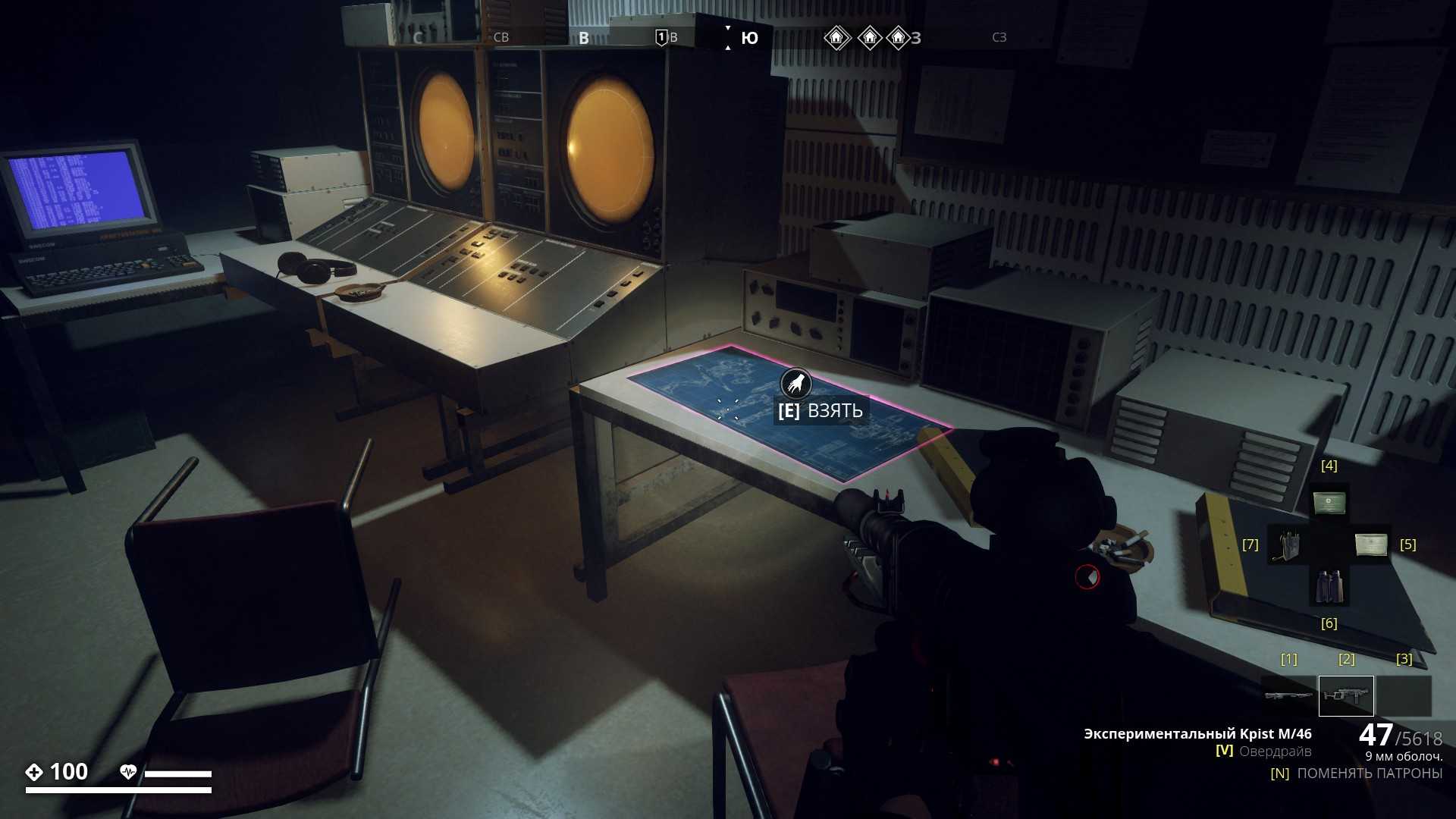Equip the binoculars quick slot
Image resolution: width=1456 pixels, height=819 pixels.
[1329, 586]
